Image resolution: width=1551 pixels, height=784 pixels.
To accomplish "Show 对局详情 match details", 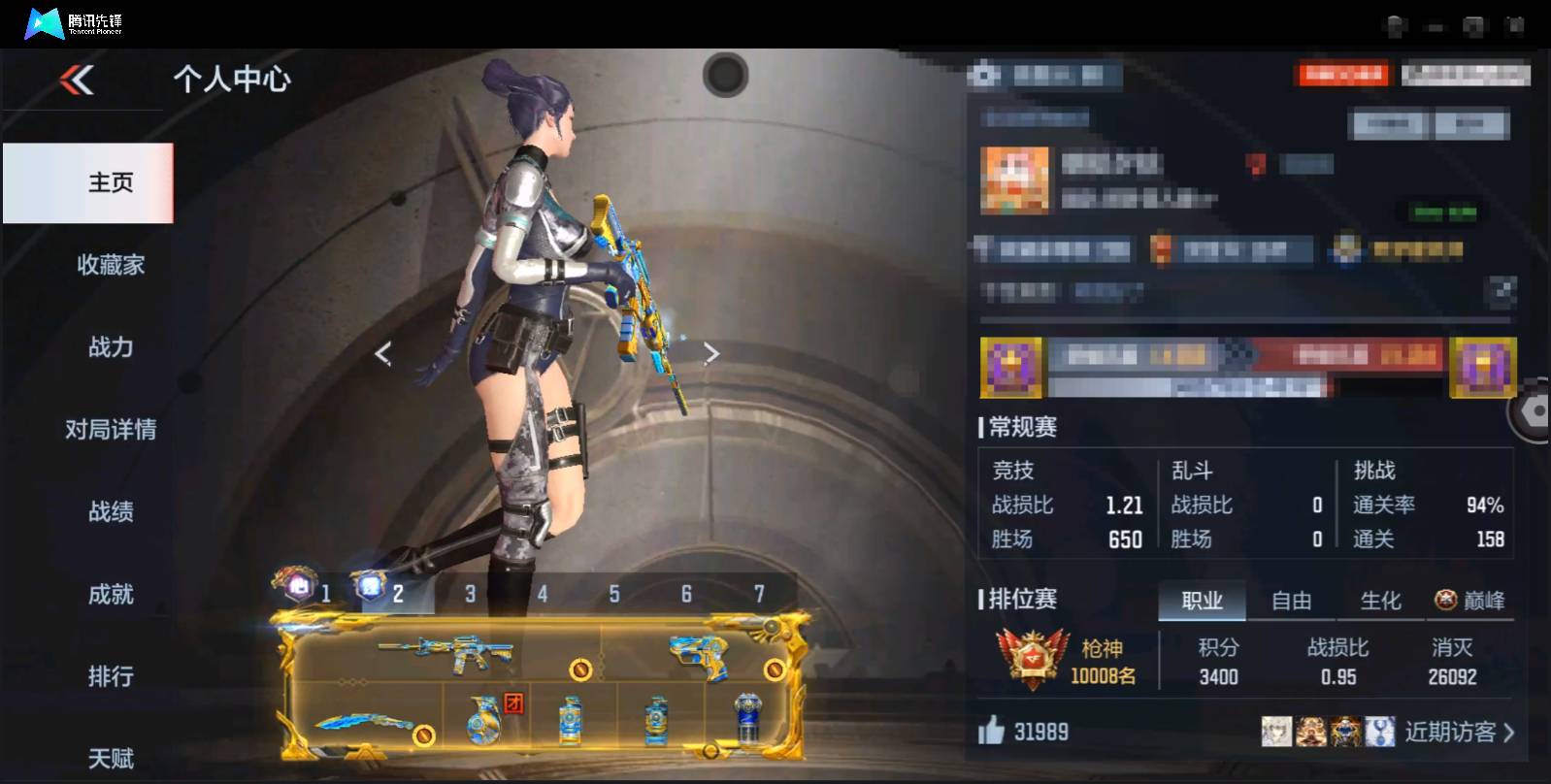I will coord(110,430).
